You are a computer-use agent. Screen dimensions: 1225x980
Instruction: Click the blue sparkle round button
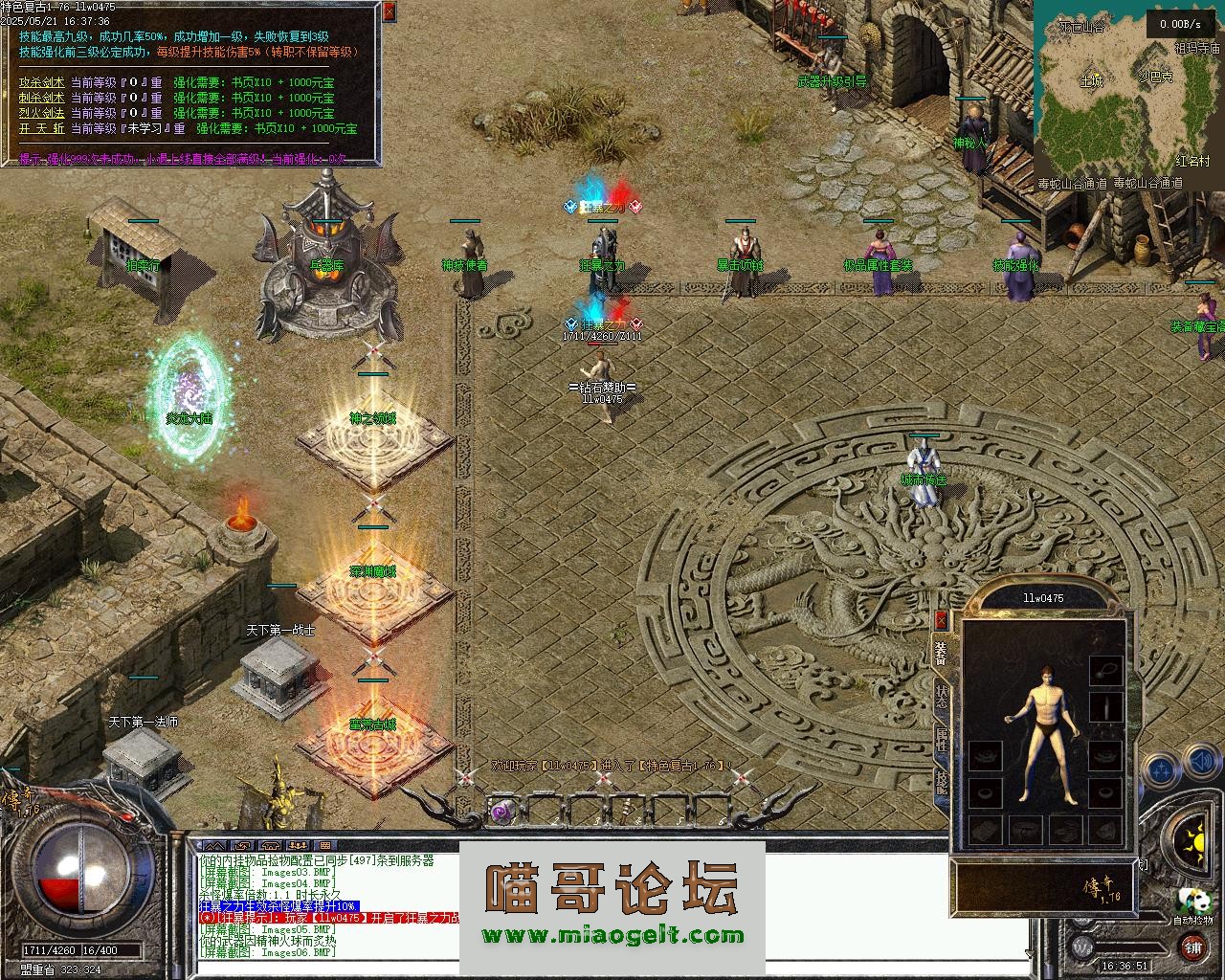(x=1160, y=768)
